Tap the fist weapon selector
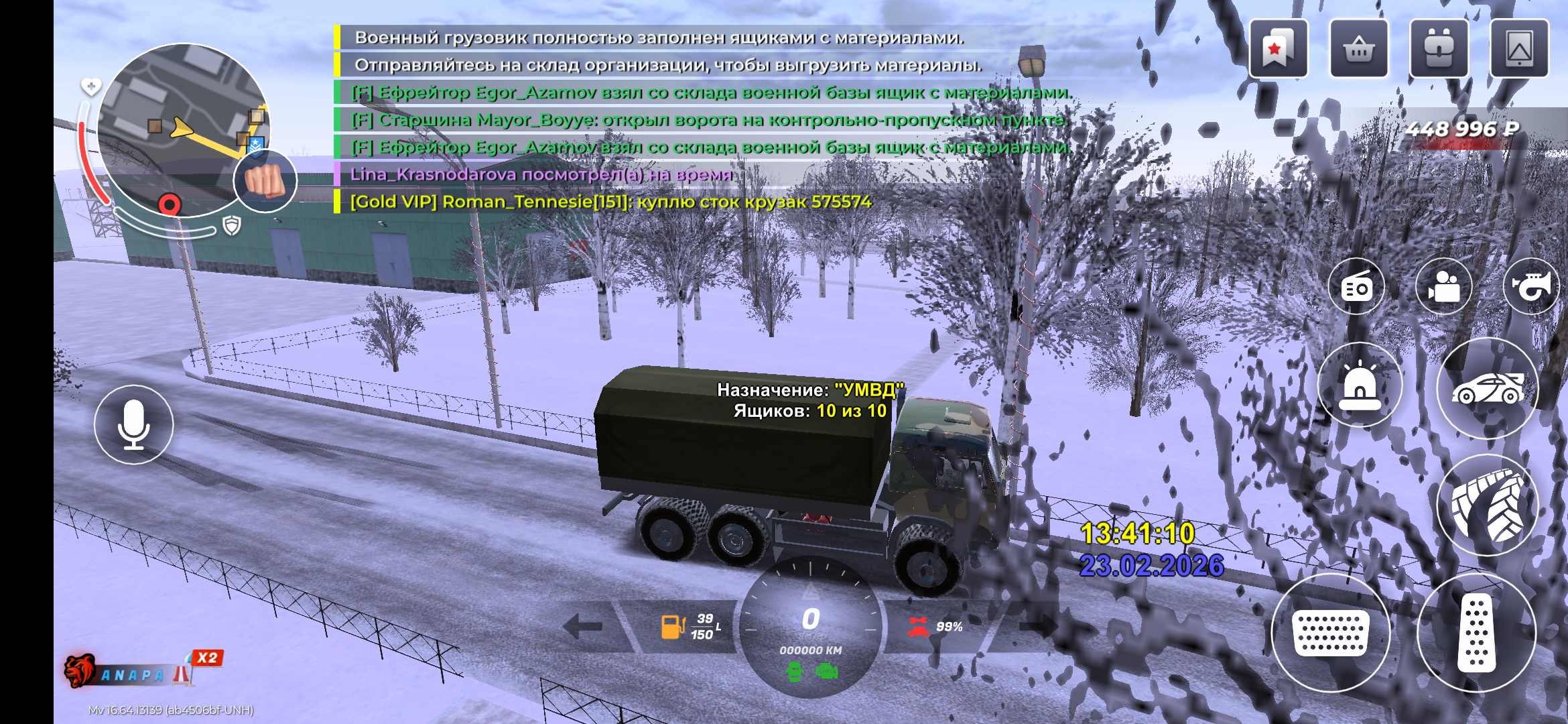This screenshot has height=724, width=1568. point(265,180)
